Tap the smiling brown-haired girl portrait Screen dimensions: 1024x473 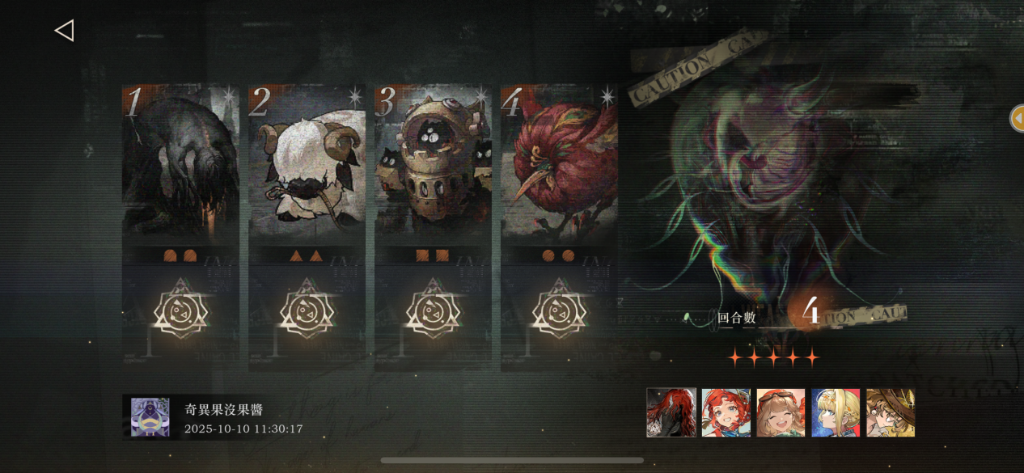click(x=781, y=412)
